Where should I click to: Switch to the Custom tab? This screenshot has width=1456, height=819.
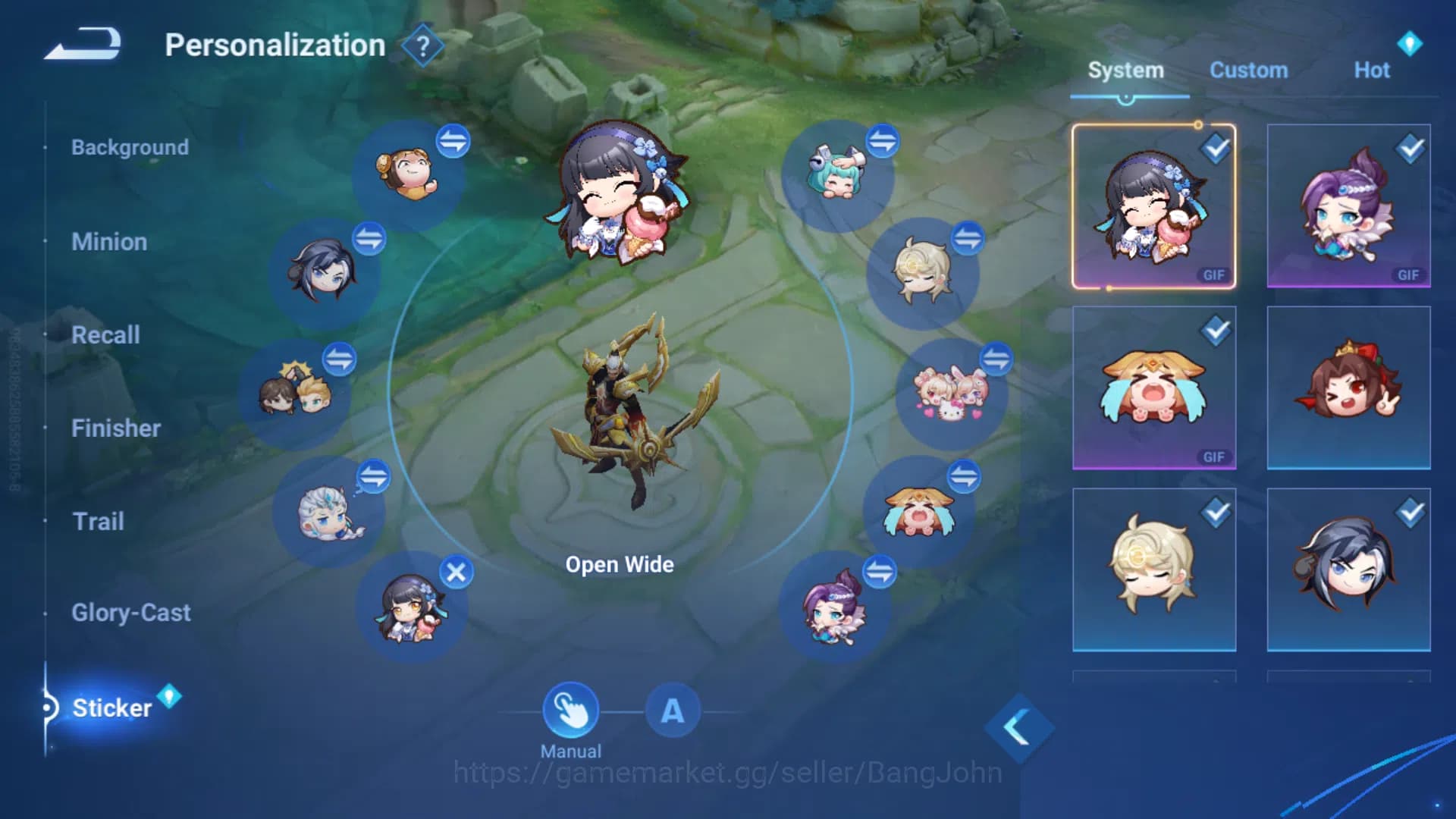point(1249,70)
